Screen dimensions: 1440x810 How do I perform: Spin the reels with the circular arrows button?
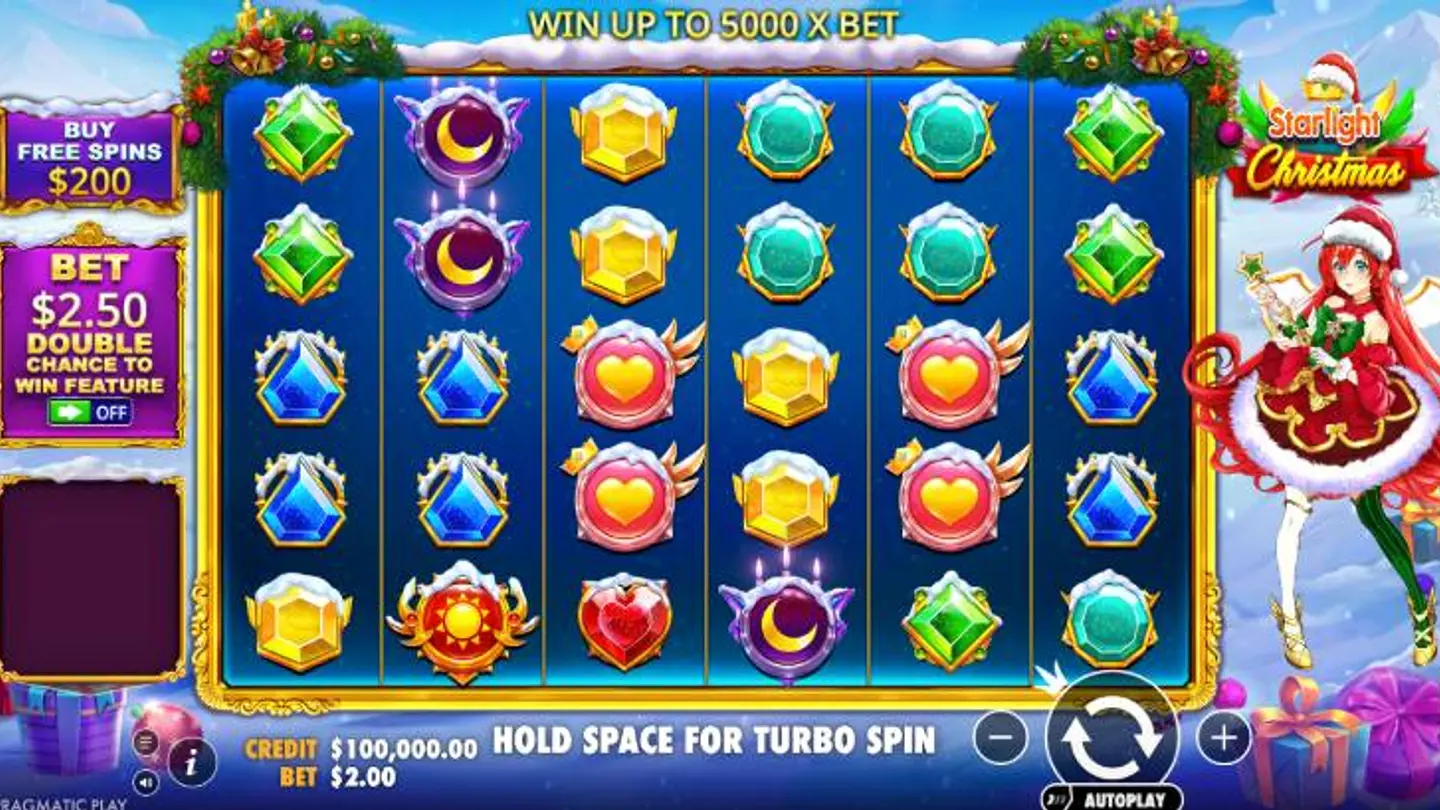coord(1111,737)
